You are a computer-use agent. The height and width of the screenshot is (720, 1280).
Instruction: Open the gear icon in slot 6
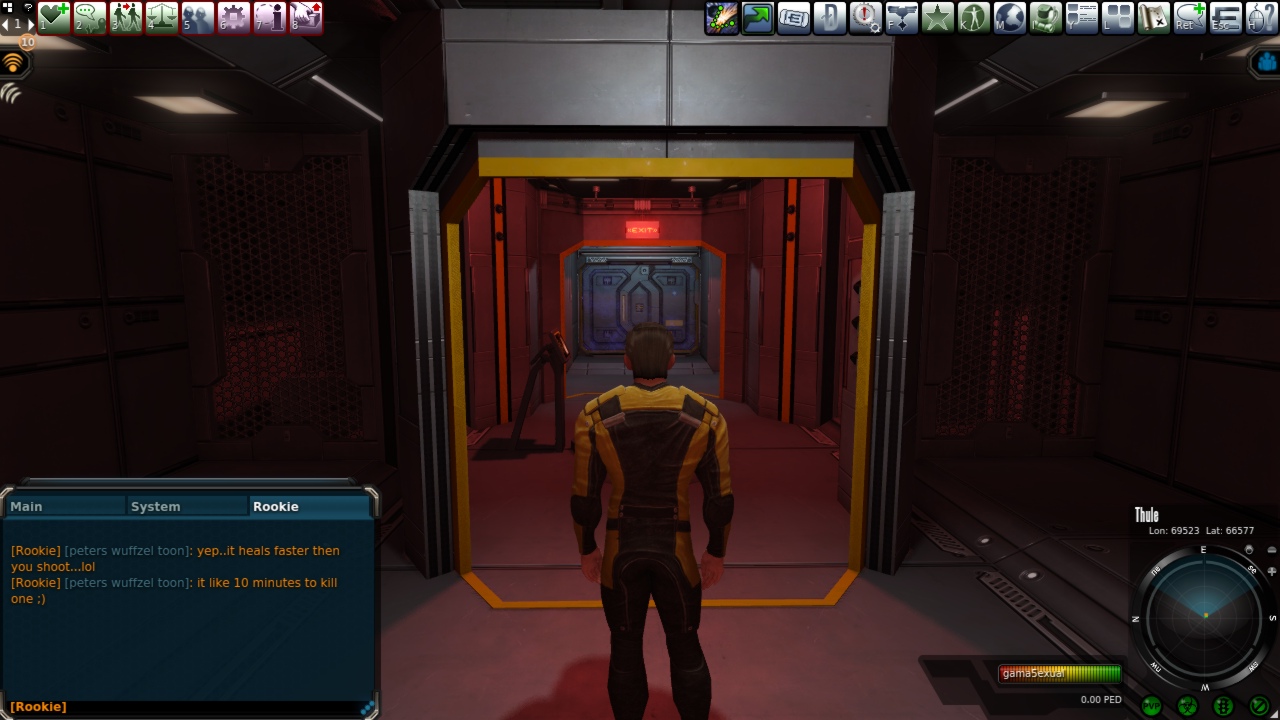pyautogui.click(x=234, y=17)
